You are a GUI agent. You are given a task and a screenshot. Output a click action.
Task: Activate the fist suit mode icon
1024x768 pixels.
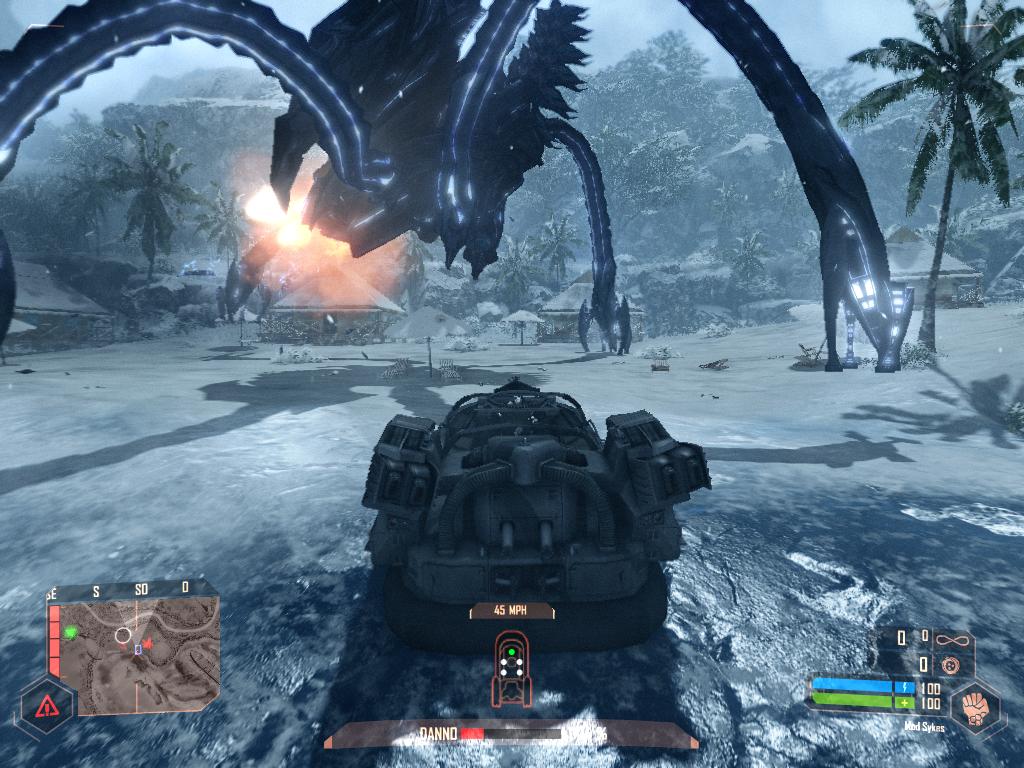click(973, 707)
